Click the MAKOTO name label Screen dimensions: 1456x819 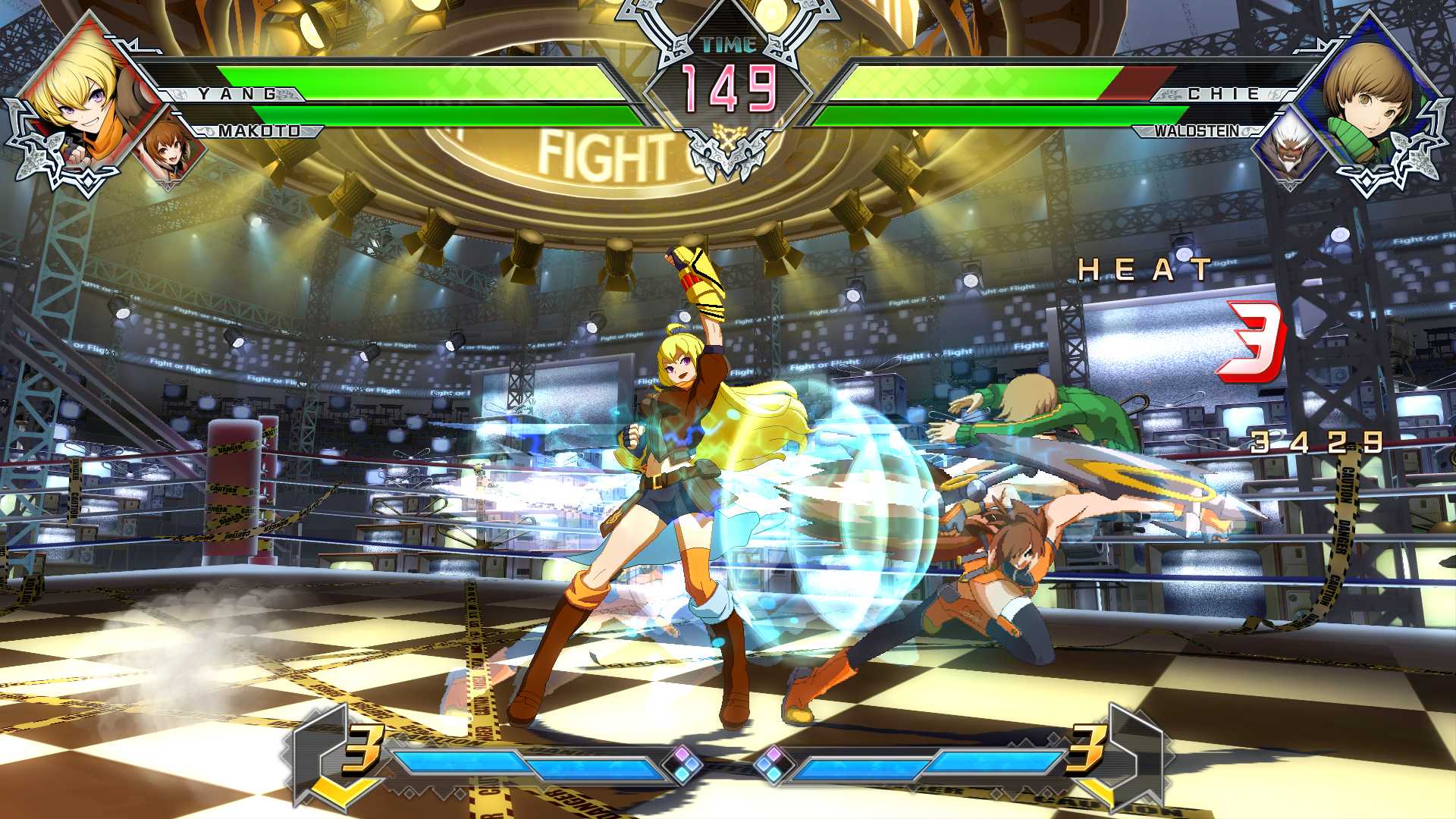click(x=258, y=130)
